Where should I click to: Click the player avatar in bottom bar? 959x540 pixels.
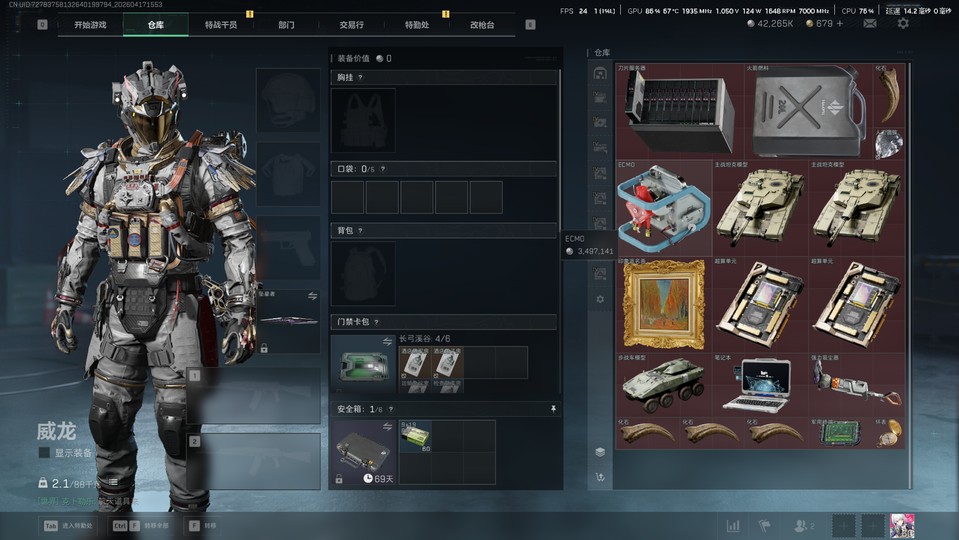(902, 525)
